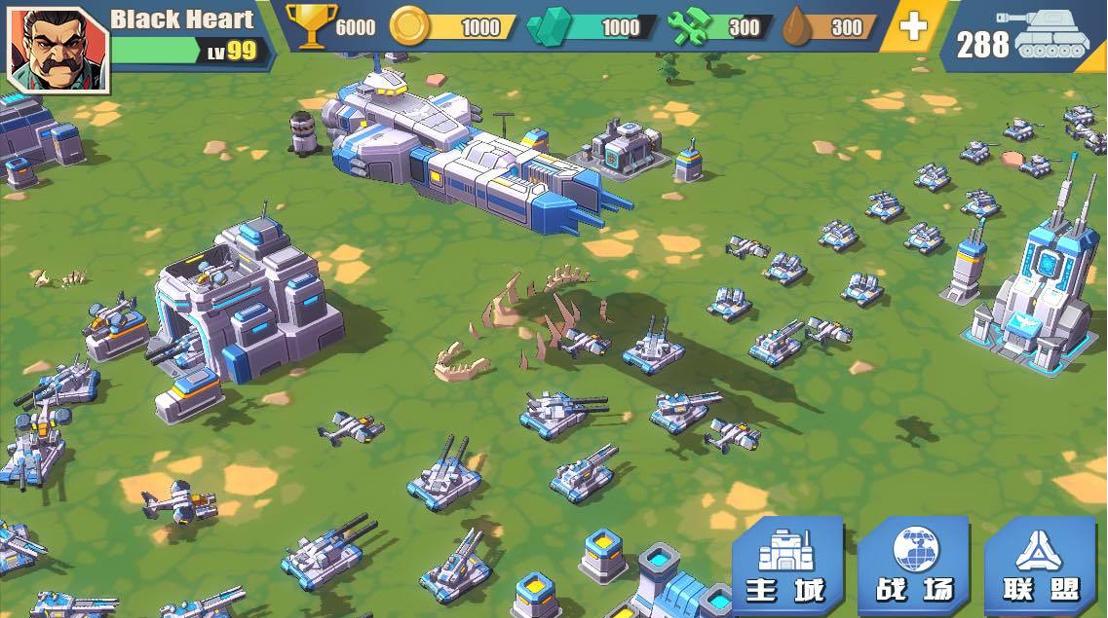
Task: Click the yellow plus button for resources
Action: coord(913,27)
